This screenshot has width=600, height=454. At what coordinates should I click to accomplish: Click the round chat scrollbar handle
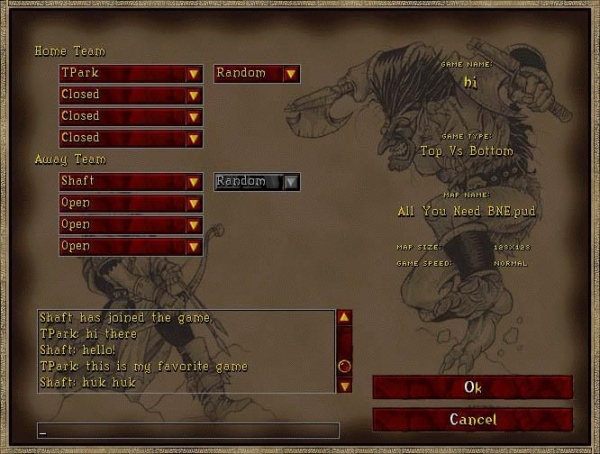tap(344, 366)
